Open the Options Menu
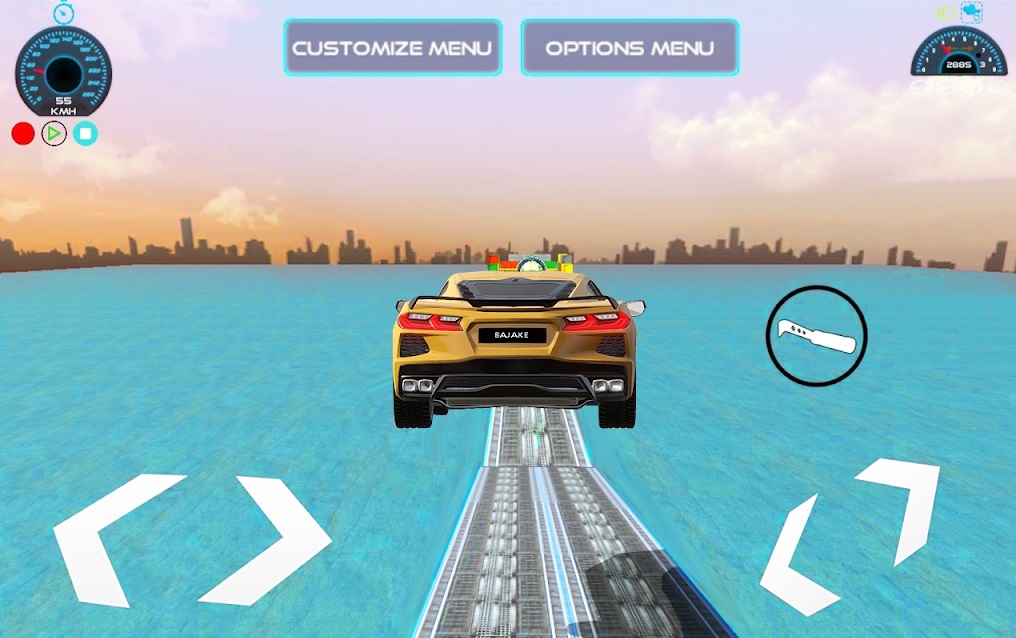1016x638 pixels. click(629, 48)
